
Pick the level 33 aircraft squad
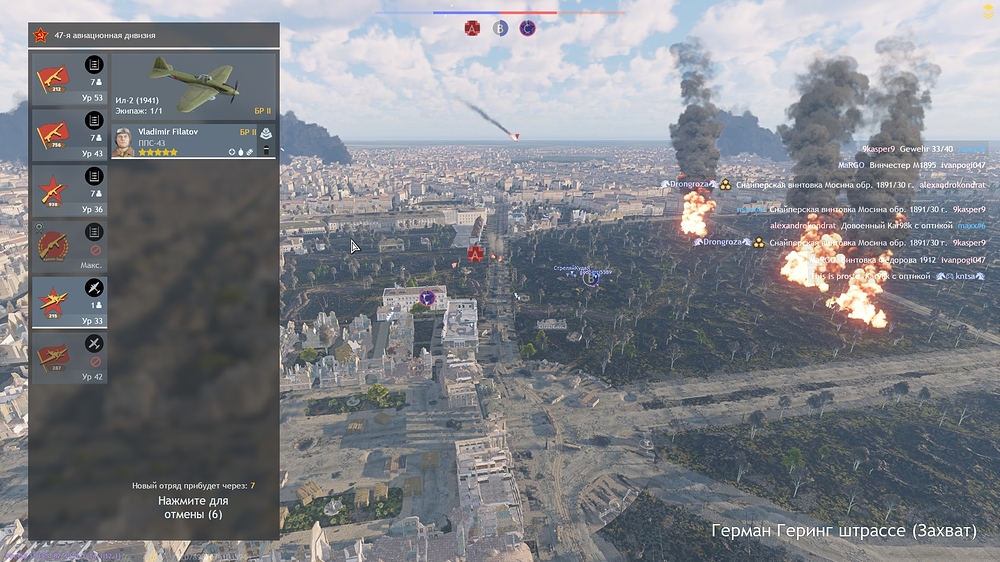point(69,302)
